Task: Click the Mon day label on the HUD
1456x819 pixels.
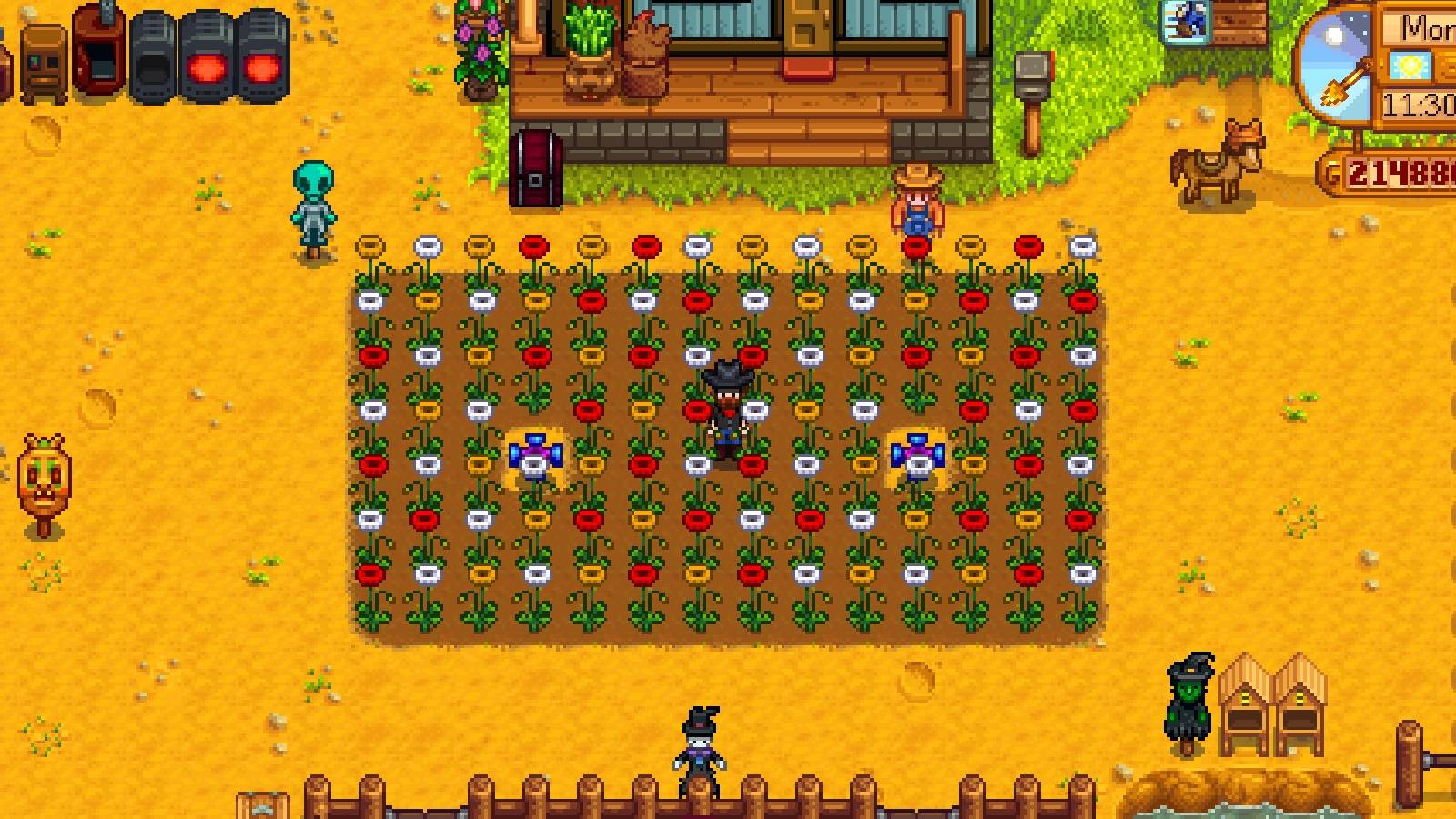Action: coord(1431,27)
